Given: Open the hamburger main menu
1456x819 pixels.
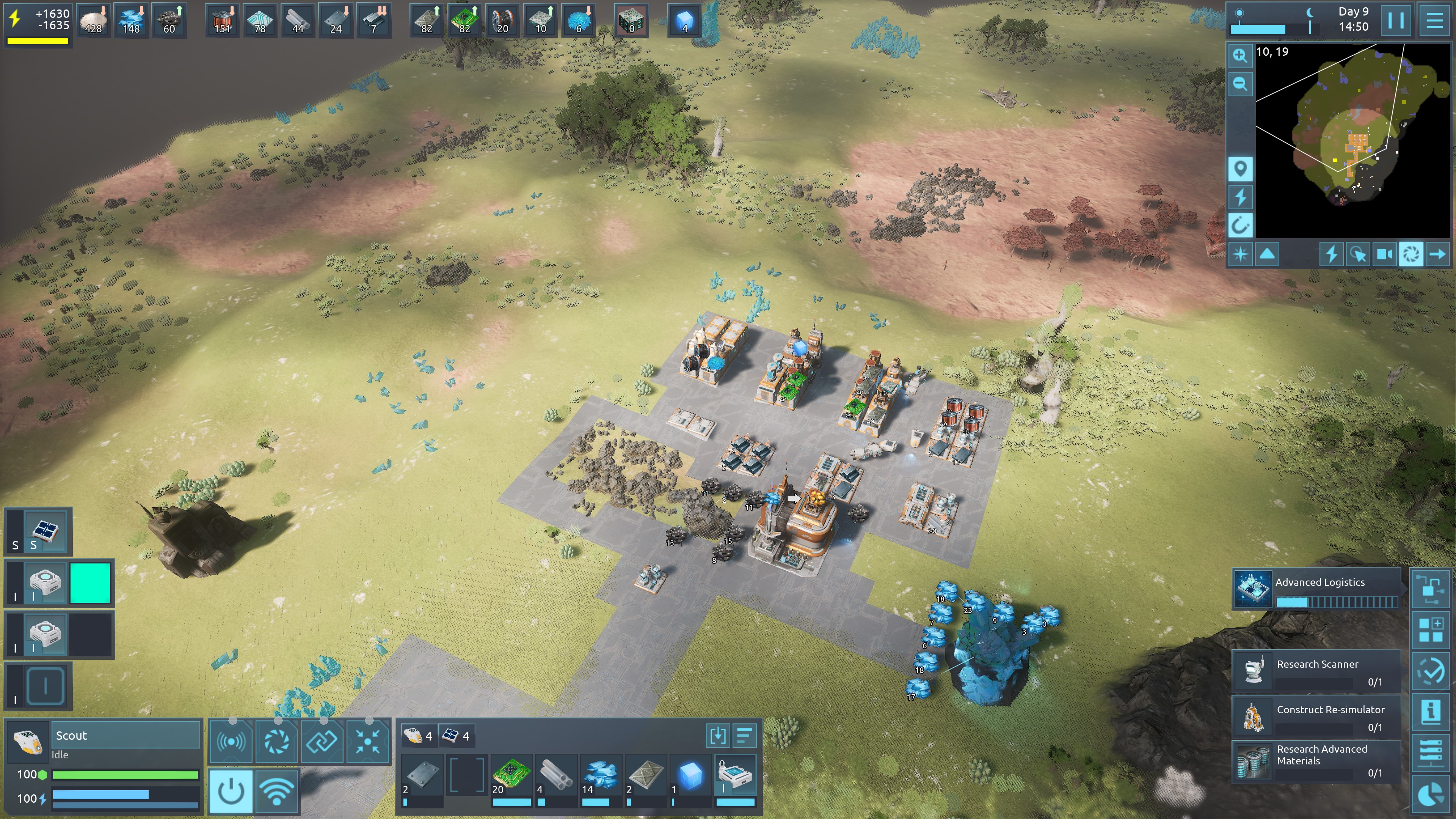Looking at the screenshot, I should click(x=1434, y=20).
